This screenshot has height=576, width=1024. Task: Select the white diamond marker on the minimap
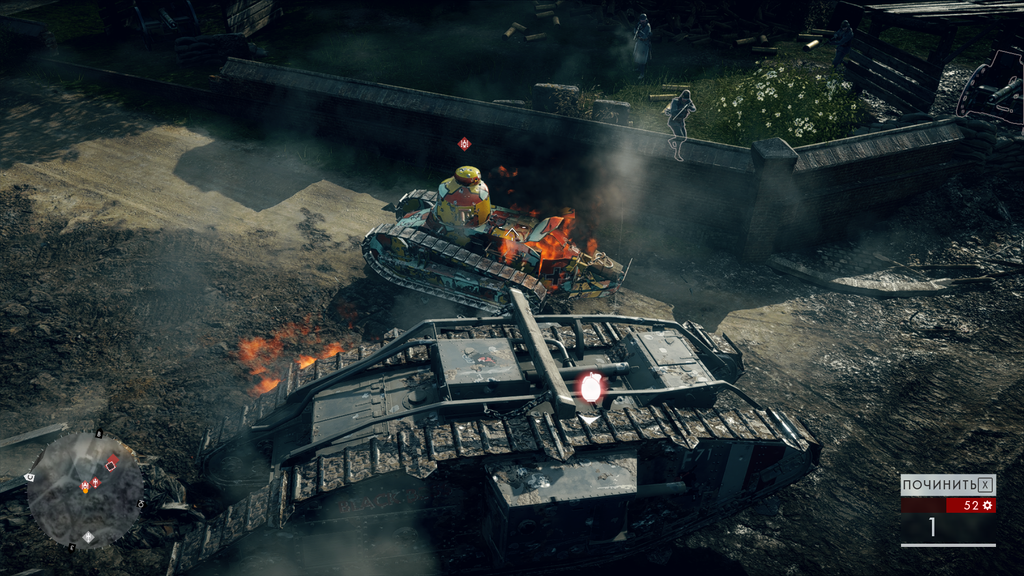pos(88,536)
